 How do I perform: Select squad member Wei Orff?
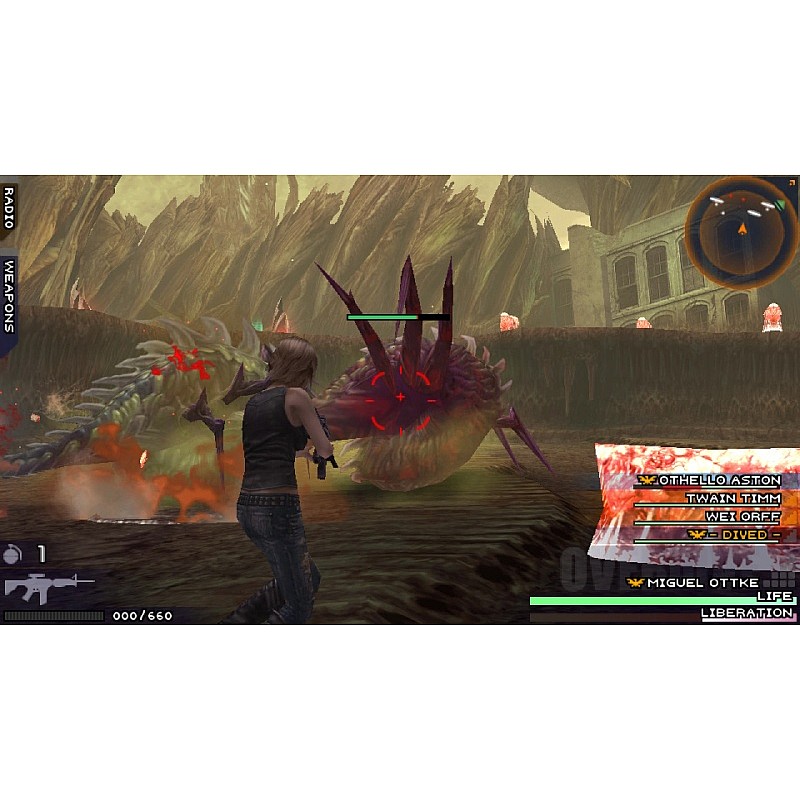742,516
